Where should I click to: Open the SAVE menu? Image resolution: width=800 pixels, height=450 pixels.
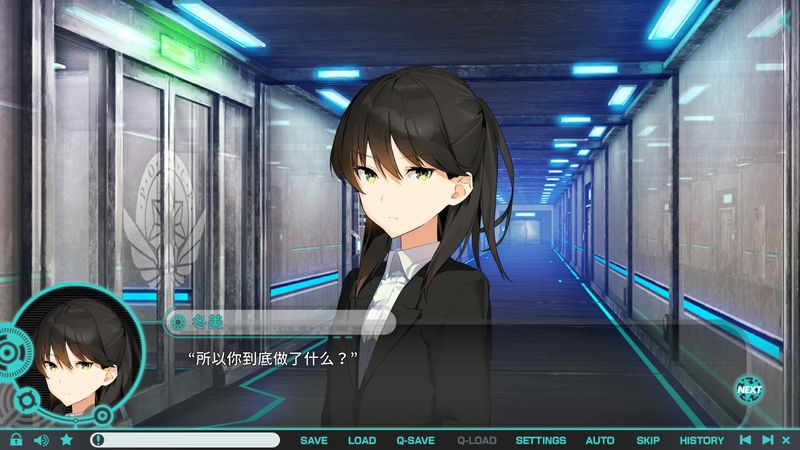314,440
